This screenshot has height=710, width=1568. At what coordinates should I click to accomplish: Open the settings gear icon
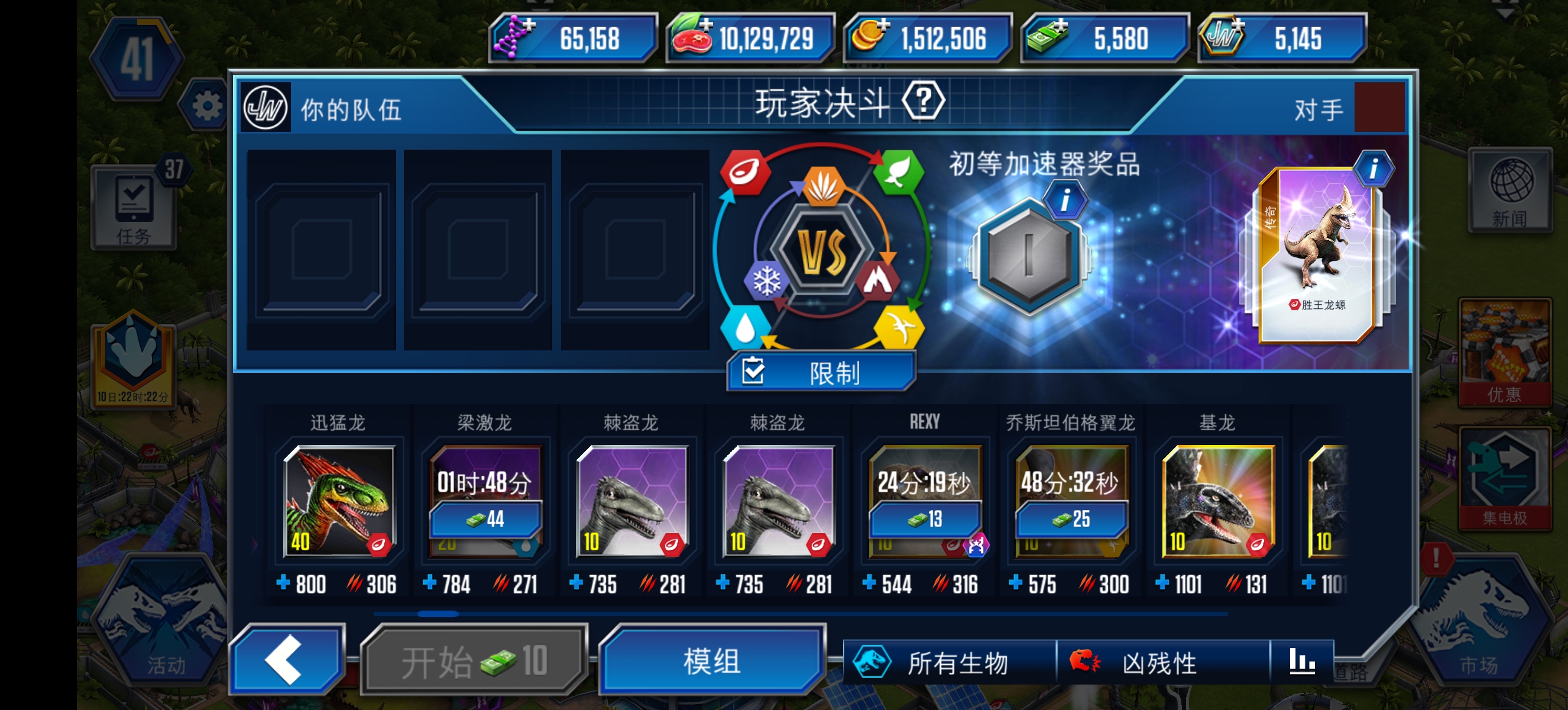point(207,105)
